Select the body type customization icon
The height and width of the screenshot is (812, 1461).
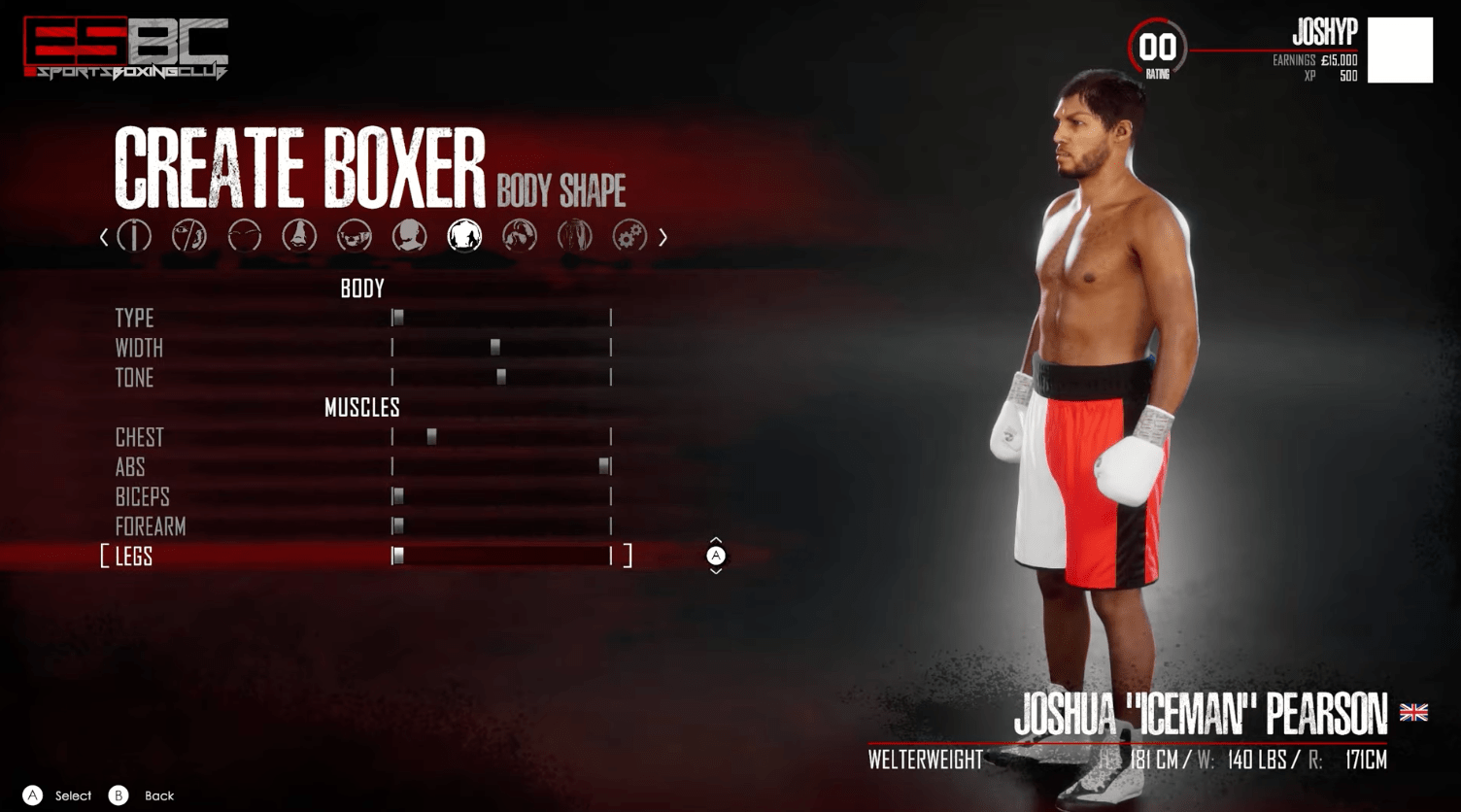coord(135,236)
